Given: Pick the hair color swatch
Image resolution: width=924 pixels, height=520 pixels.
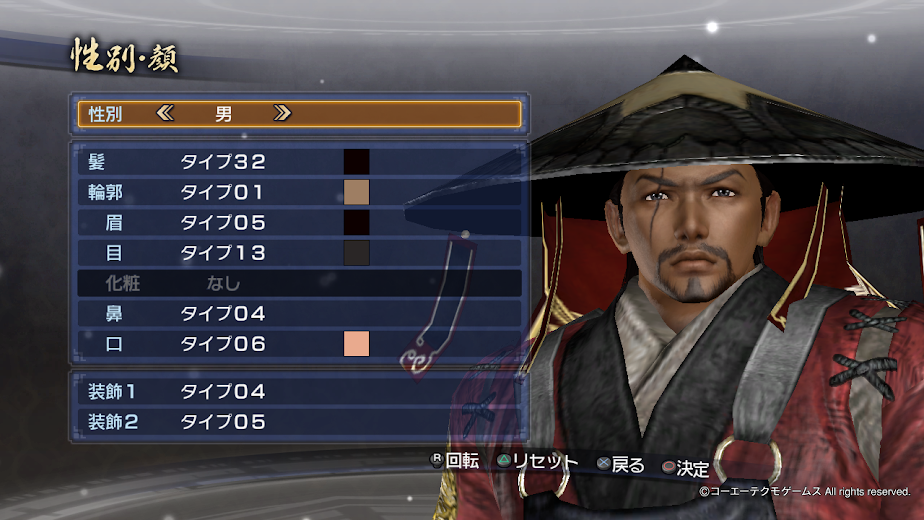Looking at the screenshot, I should (x=357, y=161).
